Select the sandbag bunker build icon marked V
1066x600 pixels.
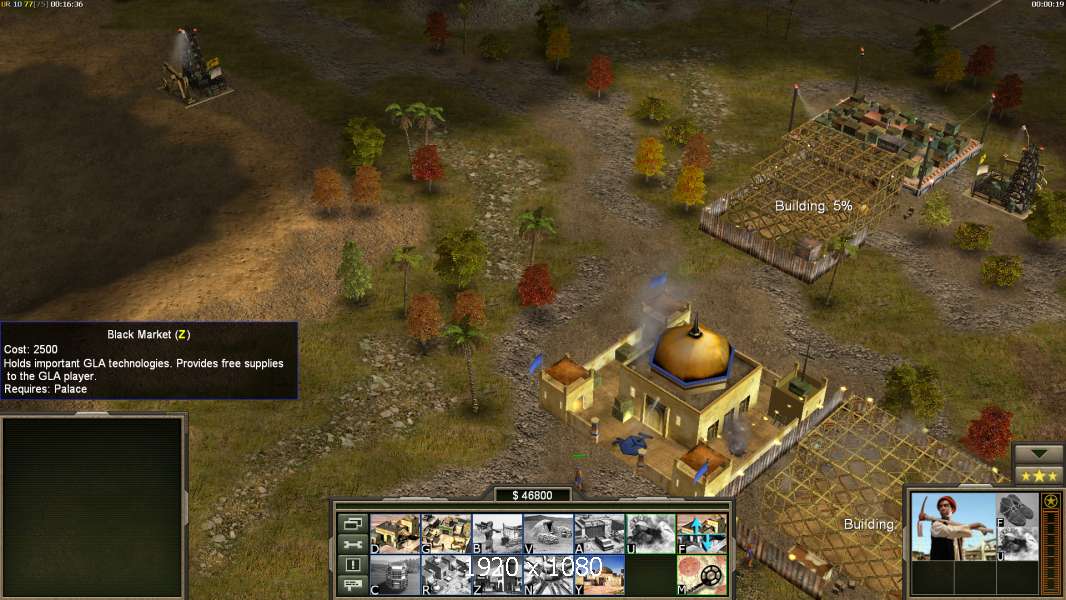(548, 534)
